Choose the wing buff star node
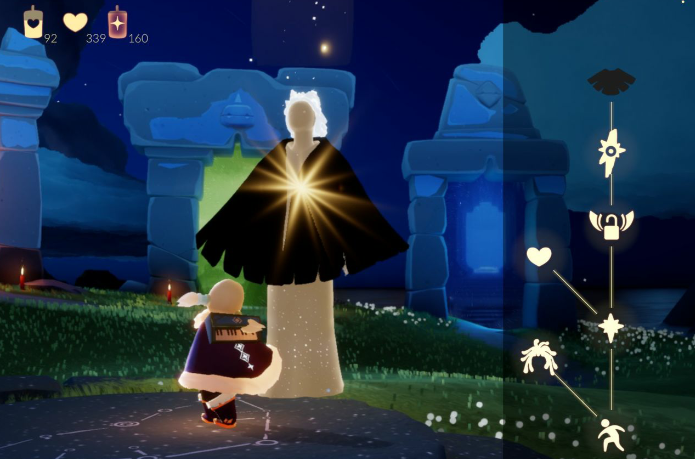The height and width of the screenshot is (459, 695). [x=611, y=153]
